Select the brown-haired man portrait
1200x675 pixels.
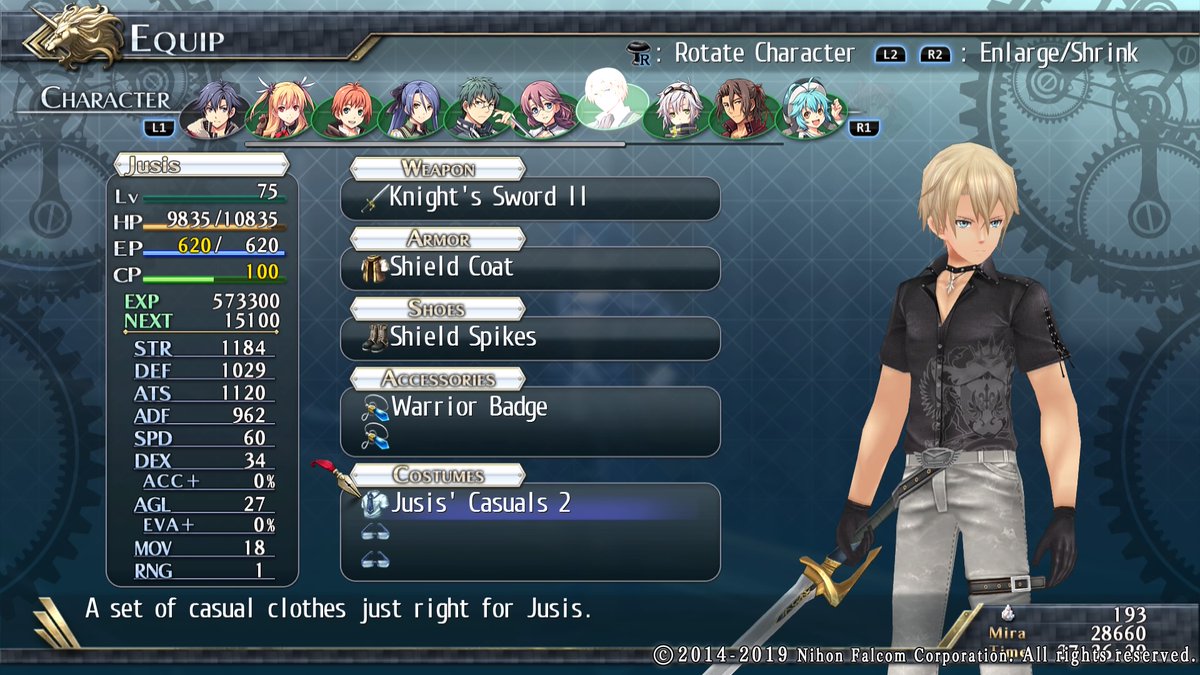pyautogui.click(x=742, y=109)
